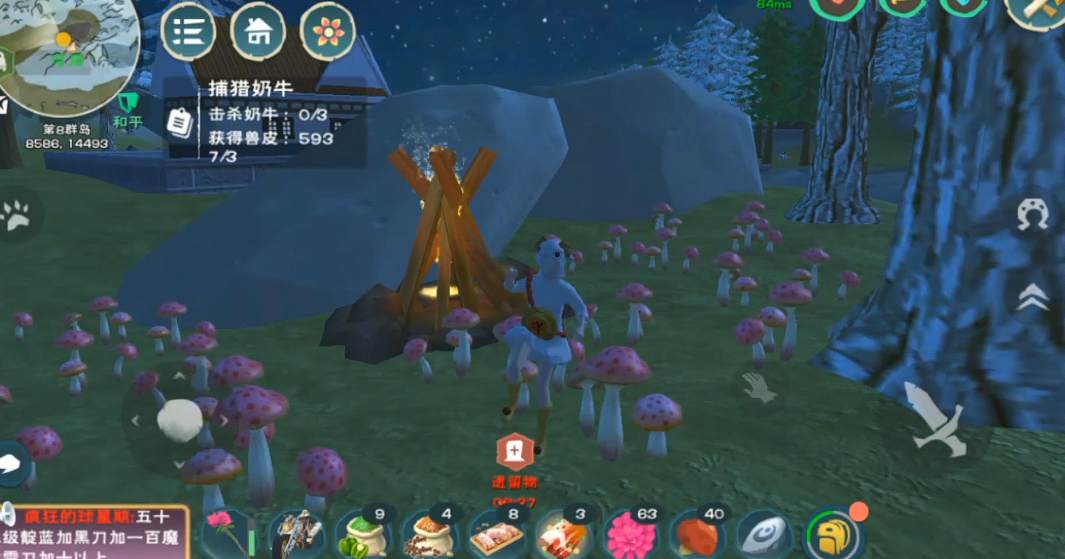1065x559 pixels.
Task: Choose the raw meat tray slot
Action: (x=497, y=535)
